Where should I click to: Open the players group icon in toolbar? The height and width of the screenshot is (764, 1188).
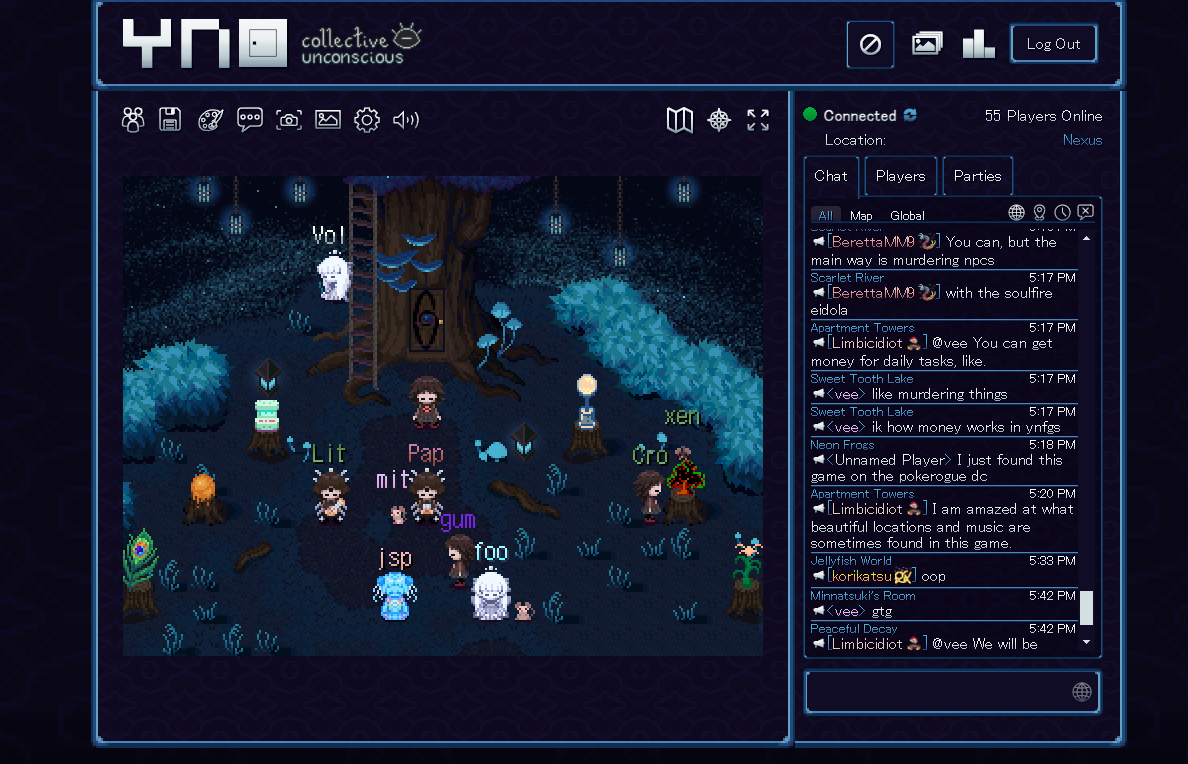click(133, 120)
